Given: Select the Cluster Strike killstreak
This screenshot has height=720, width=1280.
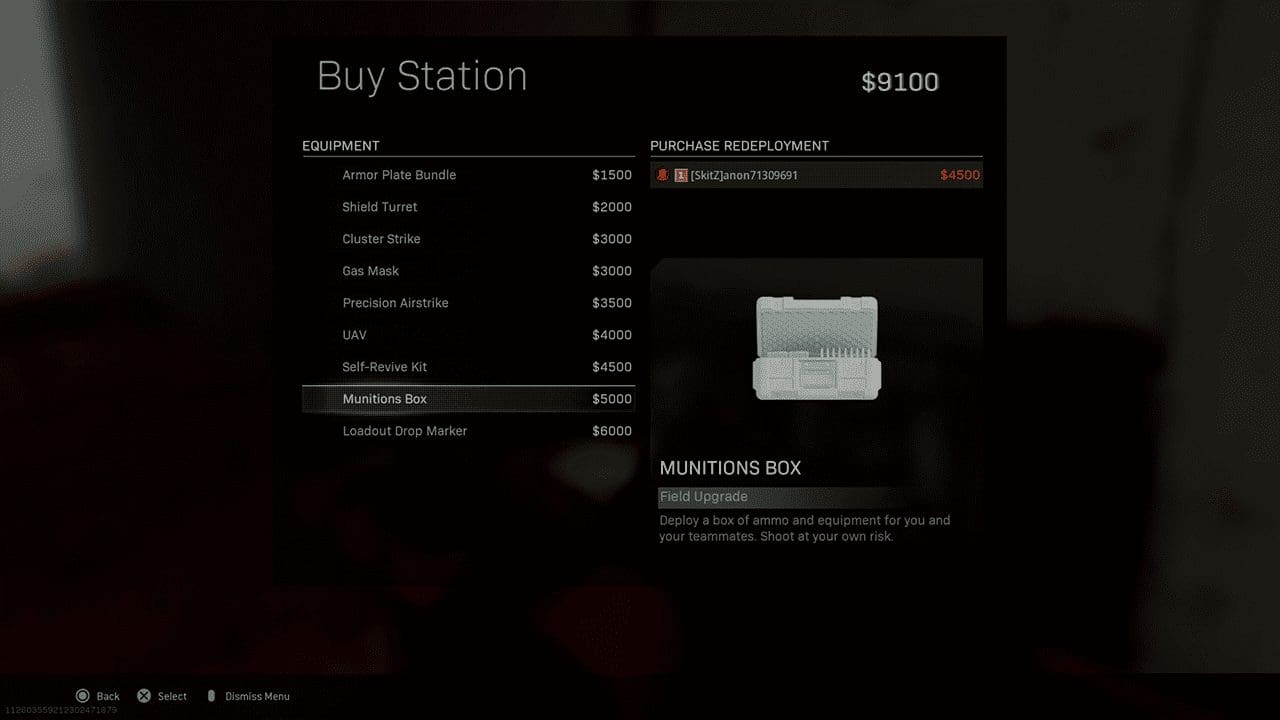Looking at the screenshot, I should (468, 239).
